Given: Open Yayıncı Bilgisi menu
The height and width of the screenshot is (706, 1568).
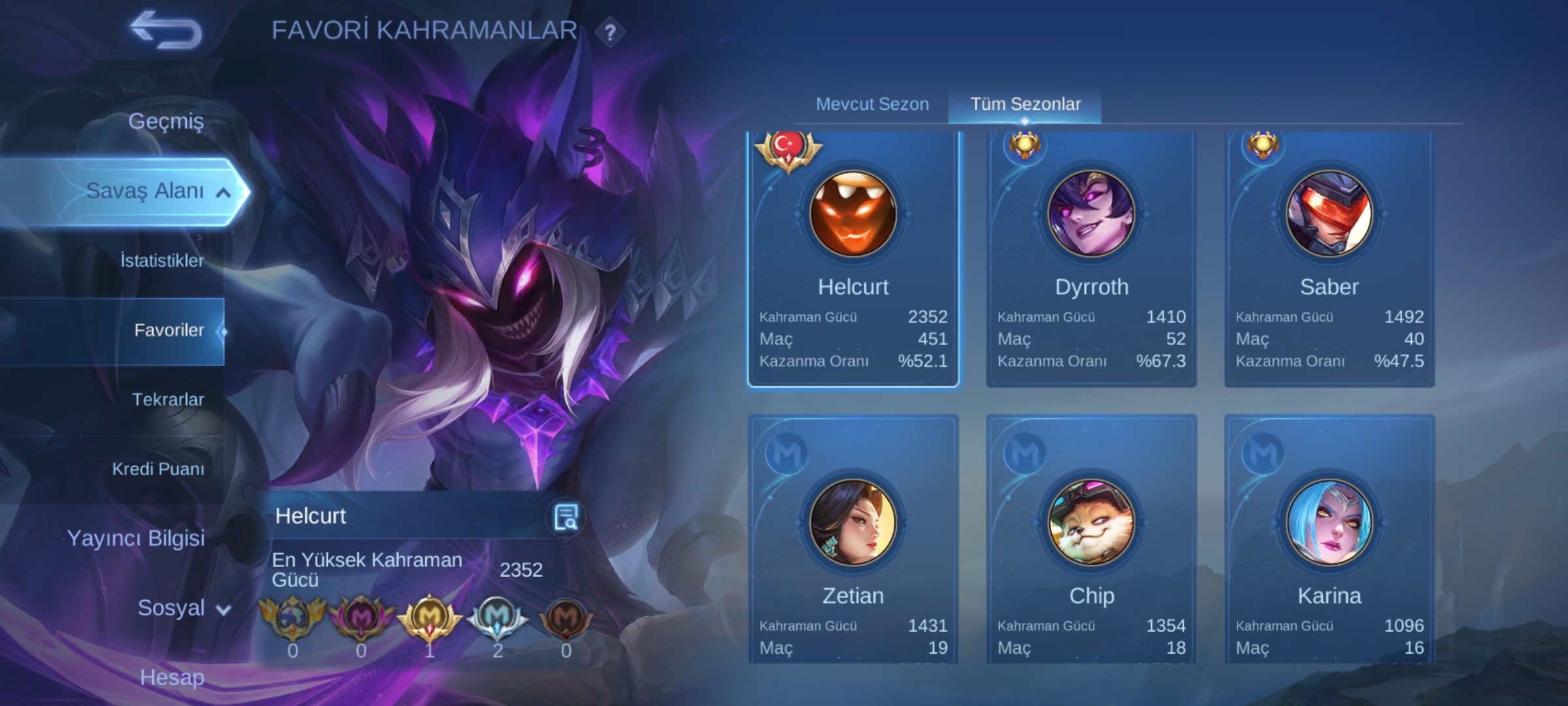Looking at the screenshot, I should [136, 538].
